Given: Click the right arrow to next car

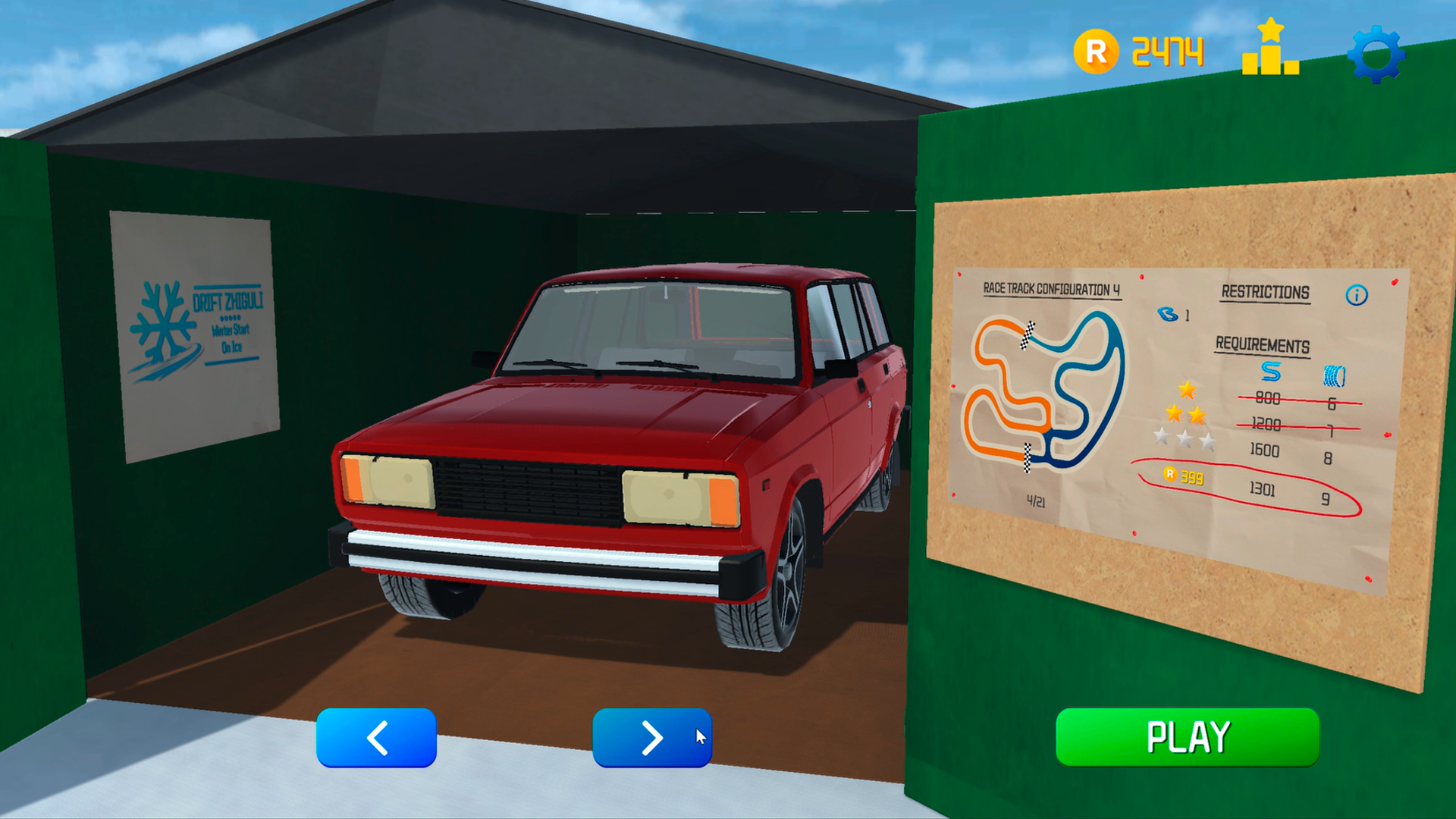Looking at the screenshot, I should pyautogui.click(x=652, y=737).
